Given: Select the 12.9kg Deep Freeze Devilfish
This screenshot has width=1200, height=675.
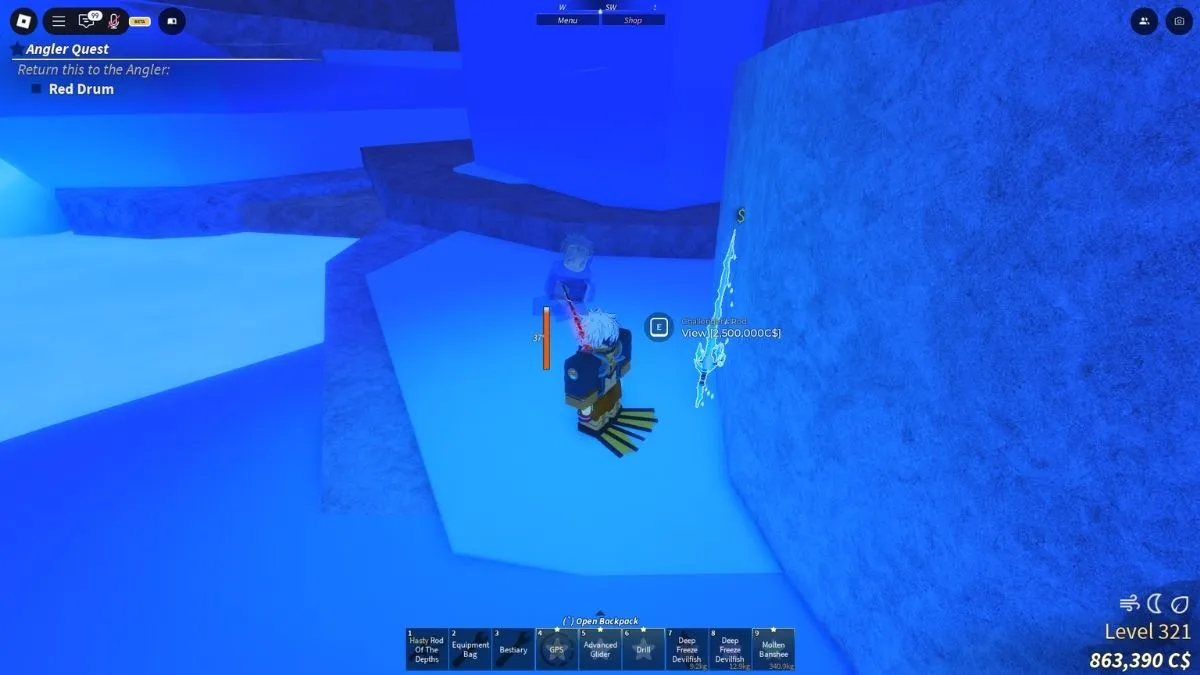Looking at the screenshot, I should pos(730,649).
